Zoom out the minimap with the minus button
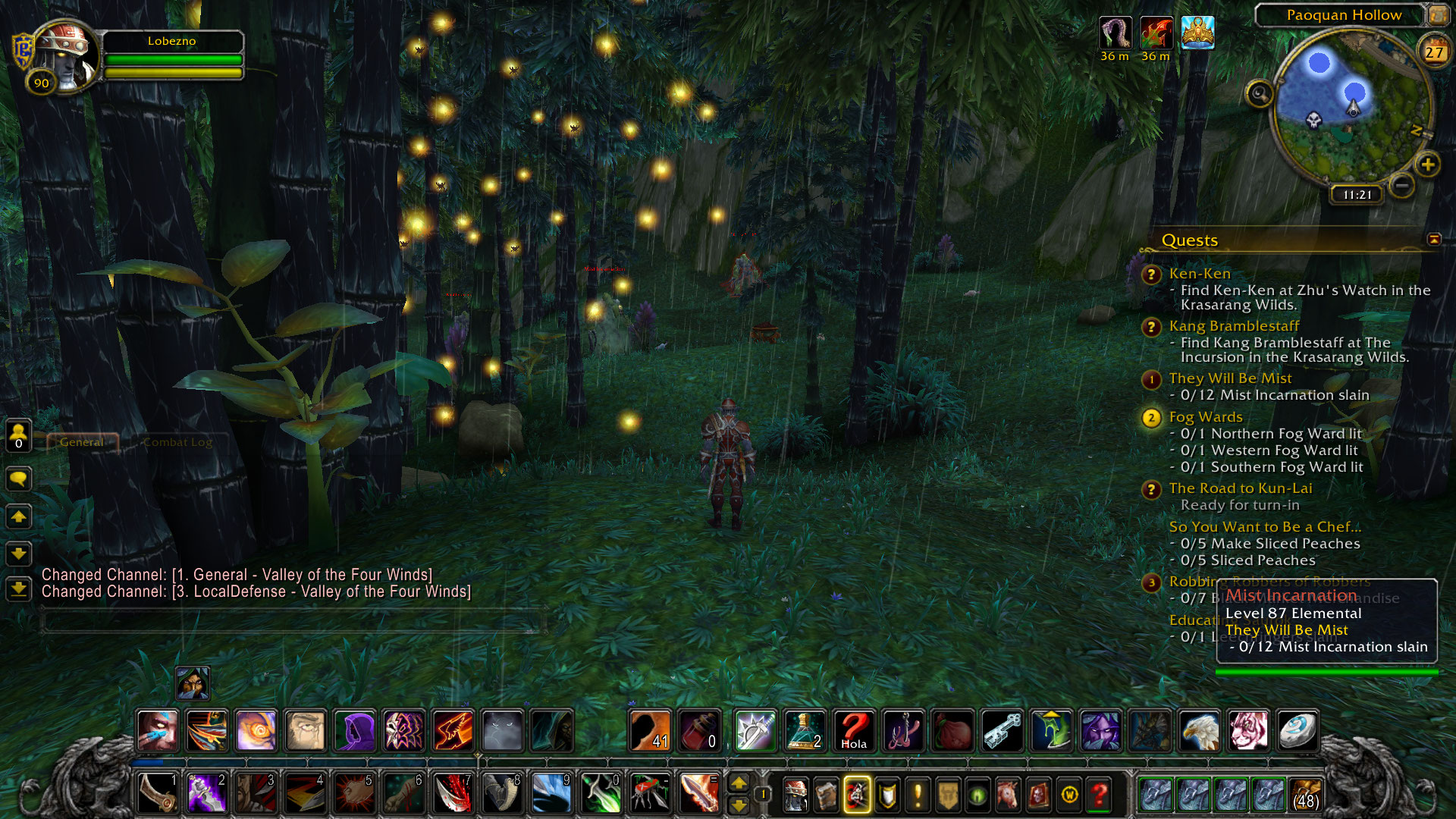Screen dimensions: 1456x819 pyautogui.click(x=1402, y=185)
